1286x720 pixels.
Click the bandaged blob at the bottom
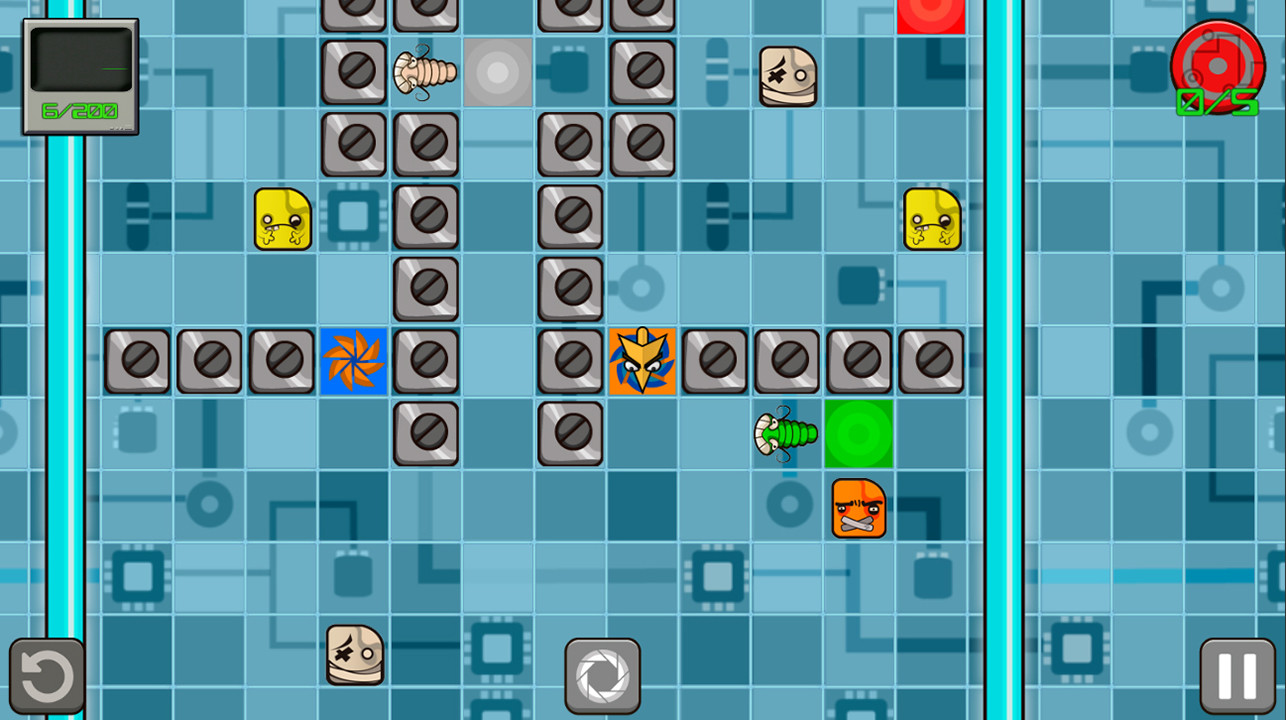355,656
